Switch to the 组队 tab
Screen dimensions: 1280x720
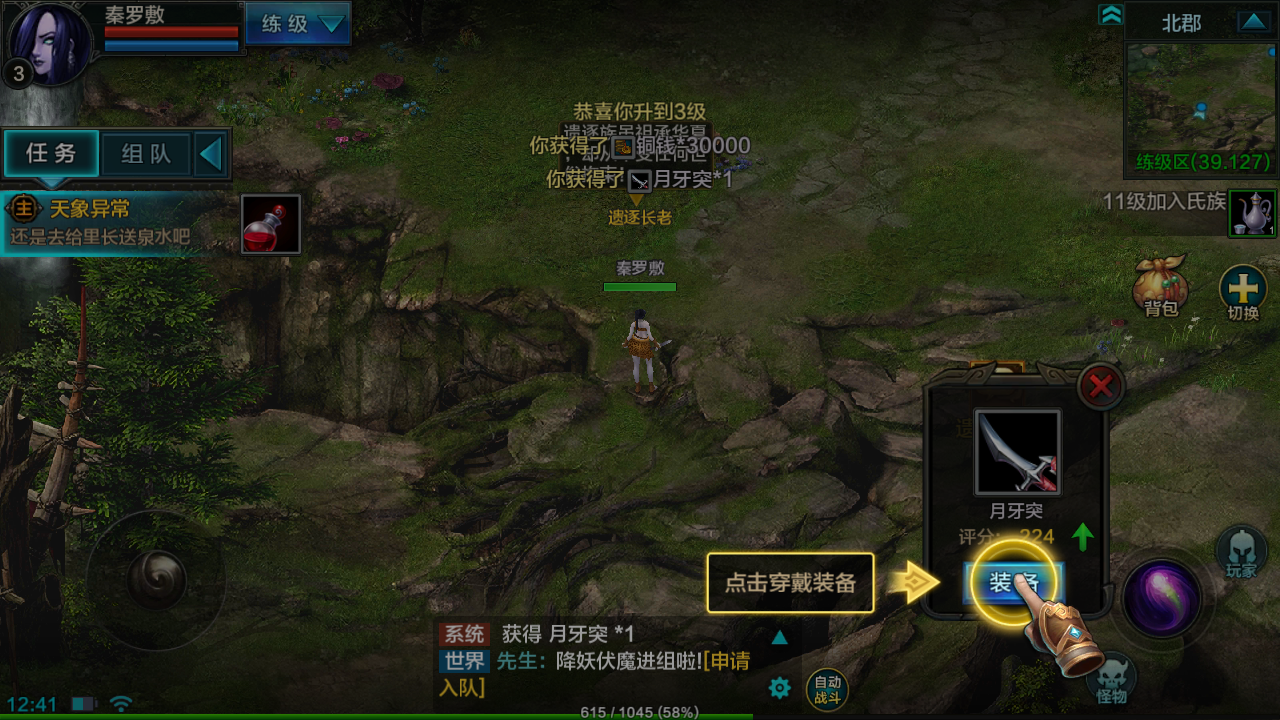tap(146, 155)
